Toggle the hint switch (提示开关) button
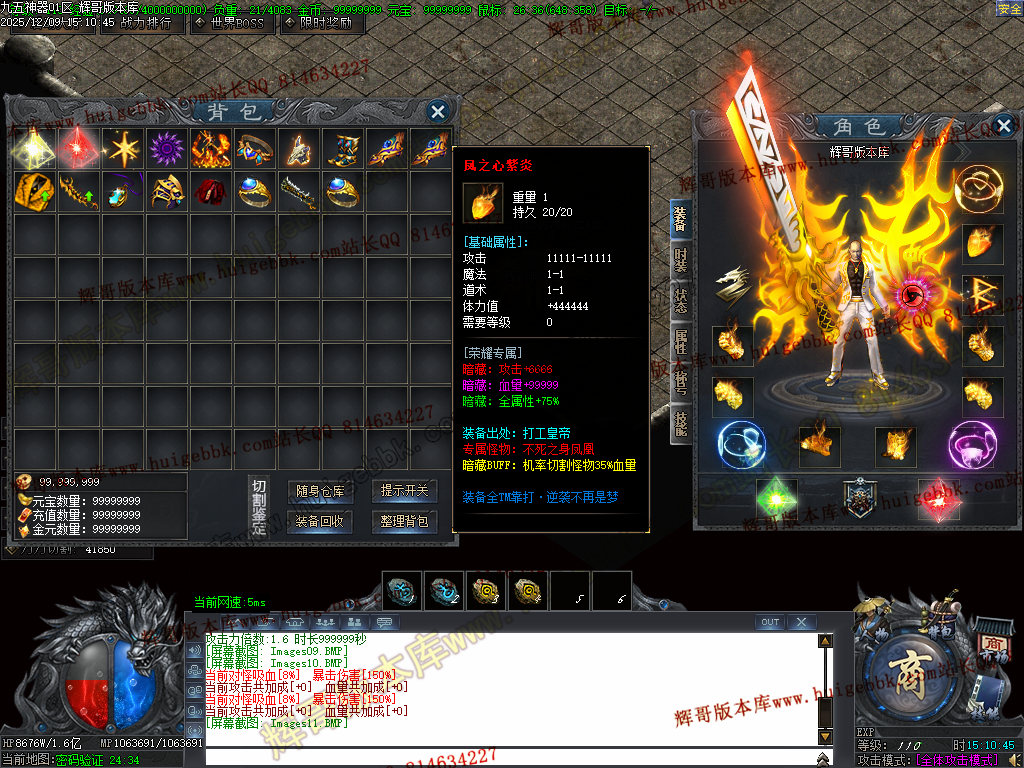Screen dimensions: 1024x768 coord(404,491)
